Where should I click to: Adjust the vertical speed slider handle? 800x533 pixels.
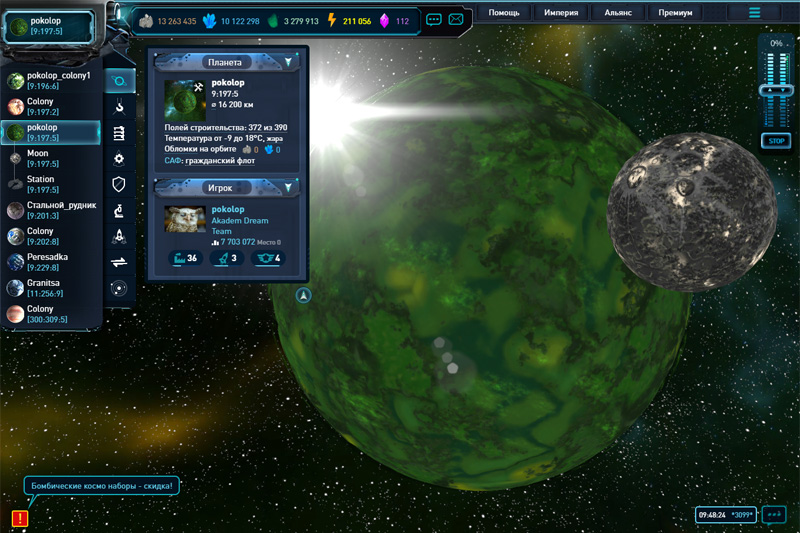[775, 90]
